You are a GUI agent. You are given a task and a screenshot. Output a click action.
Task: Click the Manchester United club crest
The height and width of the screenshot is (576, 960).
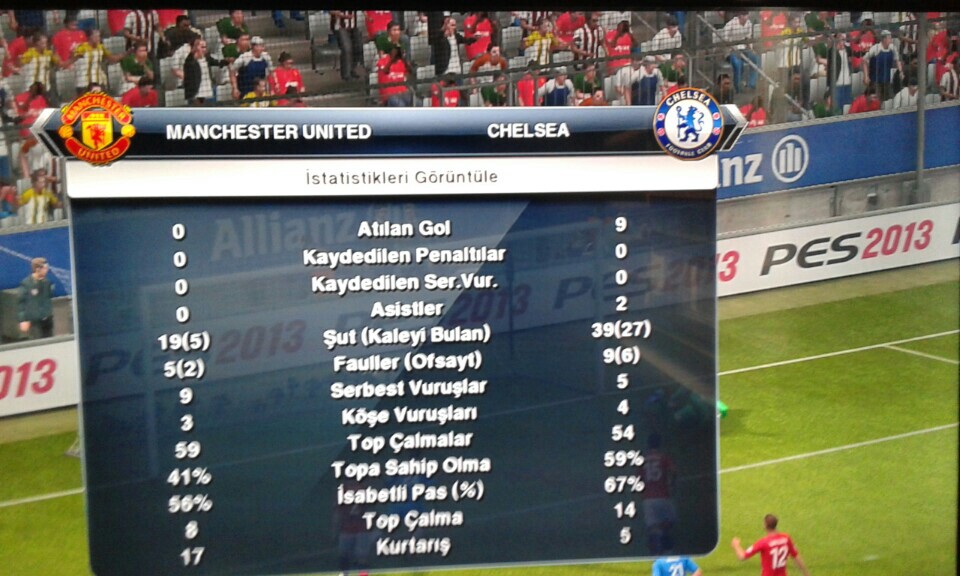[x=96, y=127]
